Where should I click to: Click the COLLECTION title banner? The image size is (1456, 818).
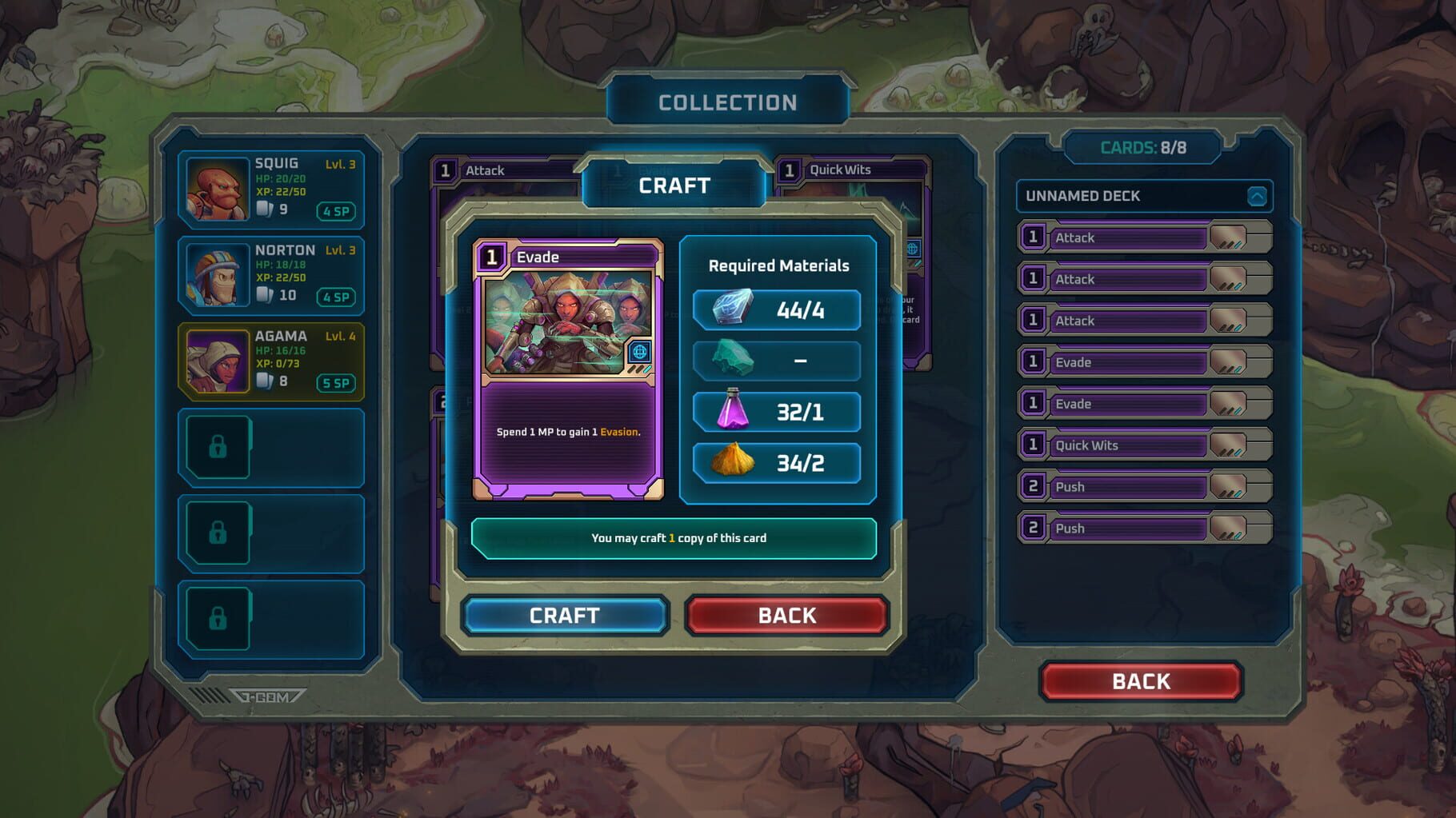click(728, 101)
